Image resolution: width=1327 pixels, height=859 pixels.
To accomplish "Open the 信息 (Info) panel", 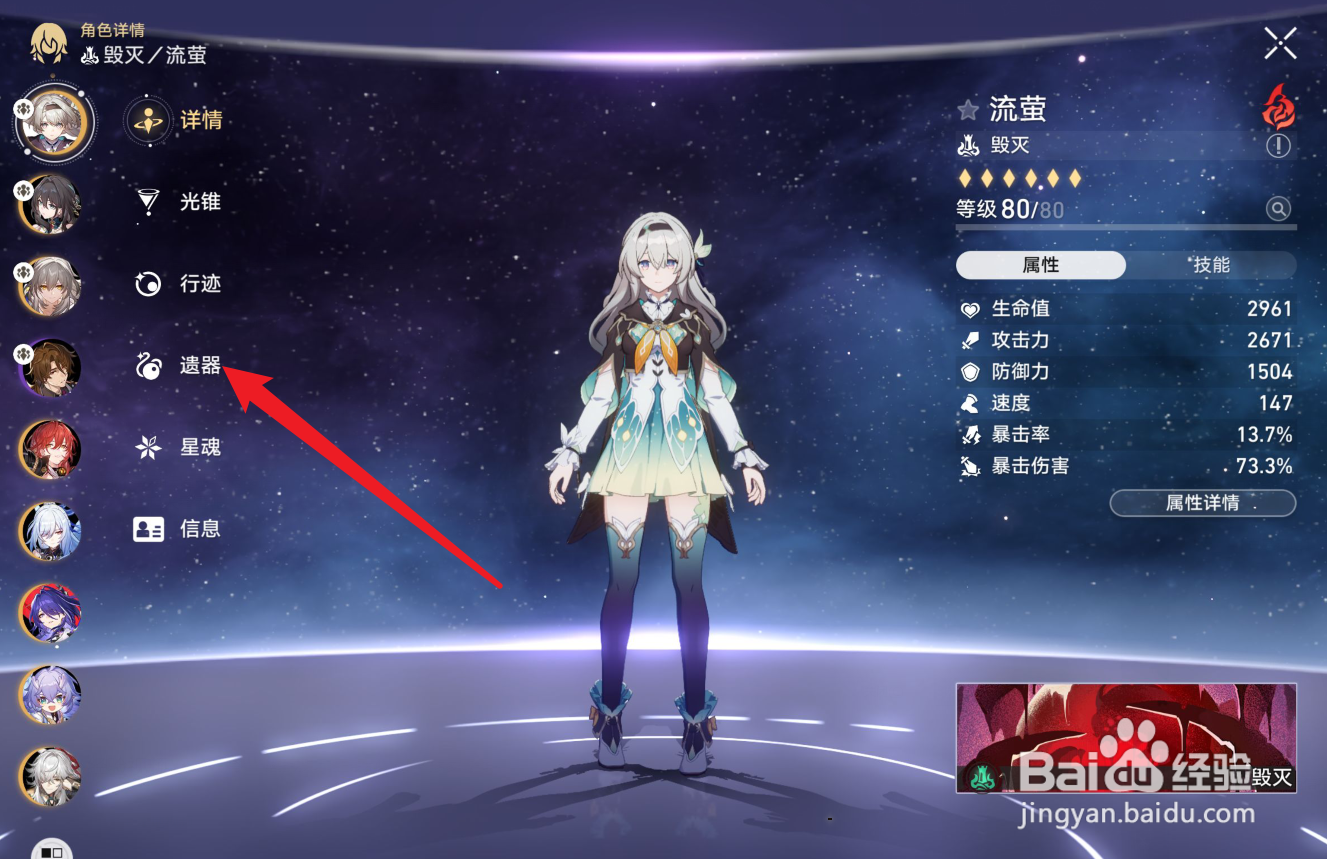I will [200, 529].
